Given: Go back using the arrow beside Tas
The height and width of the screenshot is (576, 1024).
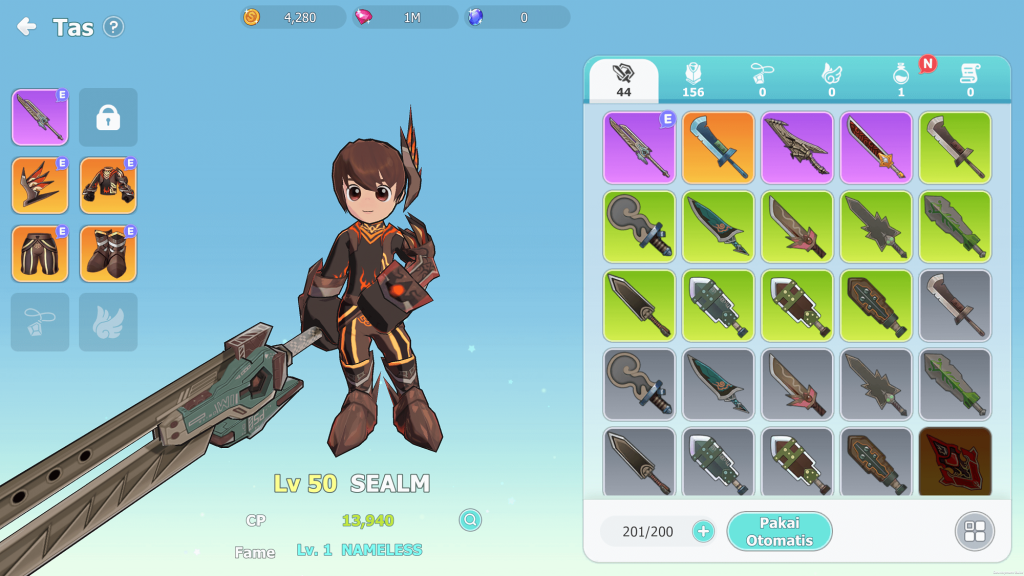Looking at the screenshot, I should 27,27.
